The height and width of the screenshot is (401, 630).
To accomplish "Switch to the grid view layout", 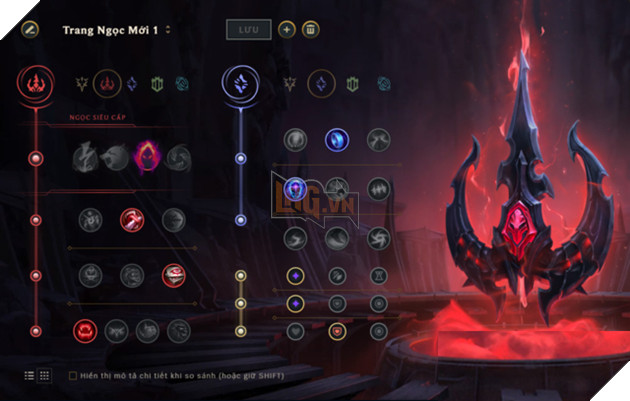I will pyautogui.click(x=44, y=375).
